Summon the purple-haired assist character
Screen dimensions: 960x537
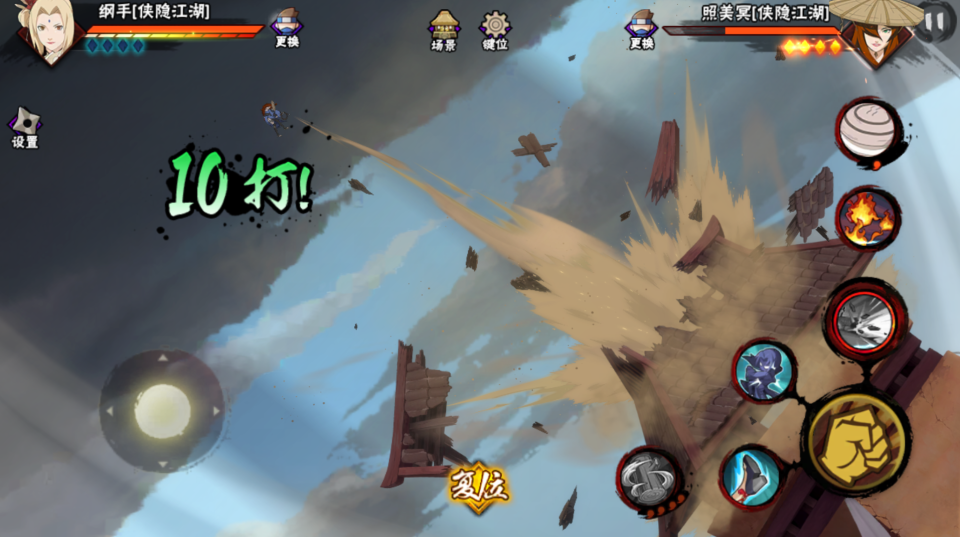[x=764, y=371]
